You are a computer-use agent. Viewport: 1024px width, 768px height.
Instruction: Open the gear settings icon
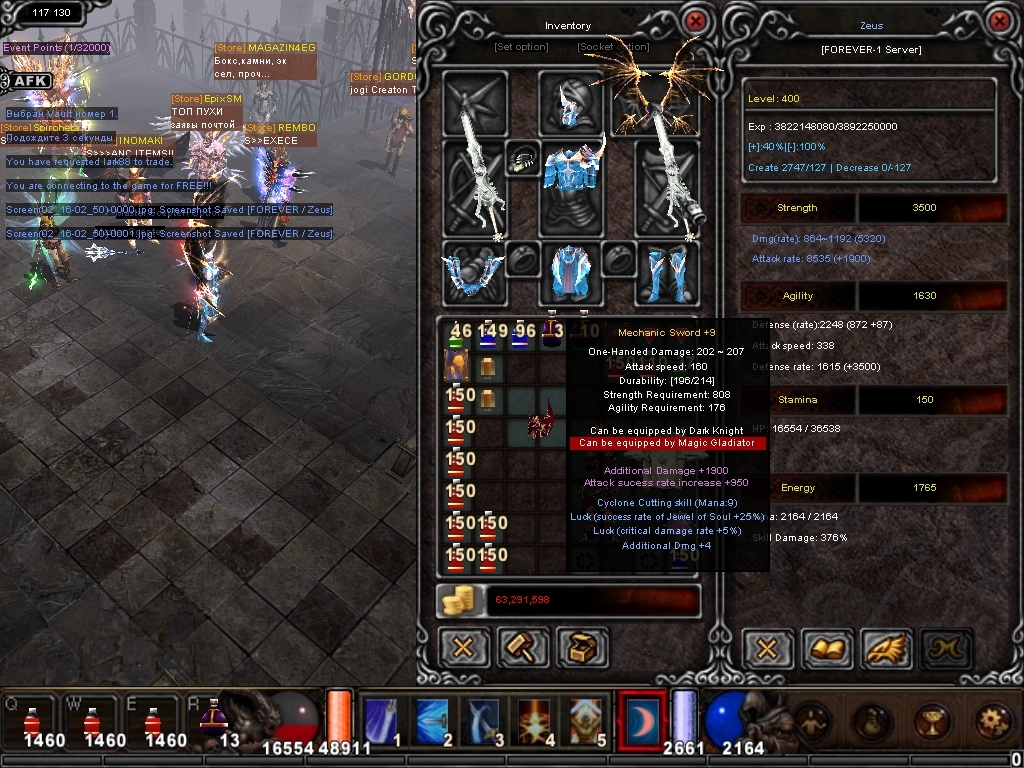[993, 720]
